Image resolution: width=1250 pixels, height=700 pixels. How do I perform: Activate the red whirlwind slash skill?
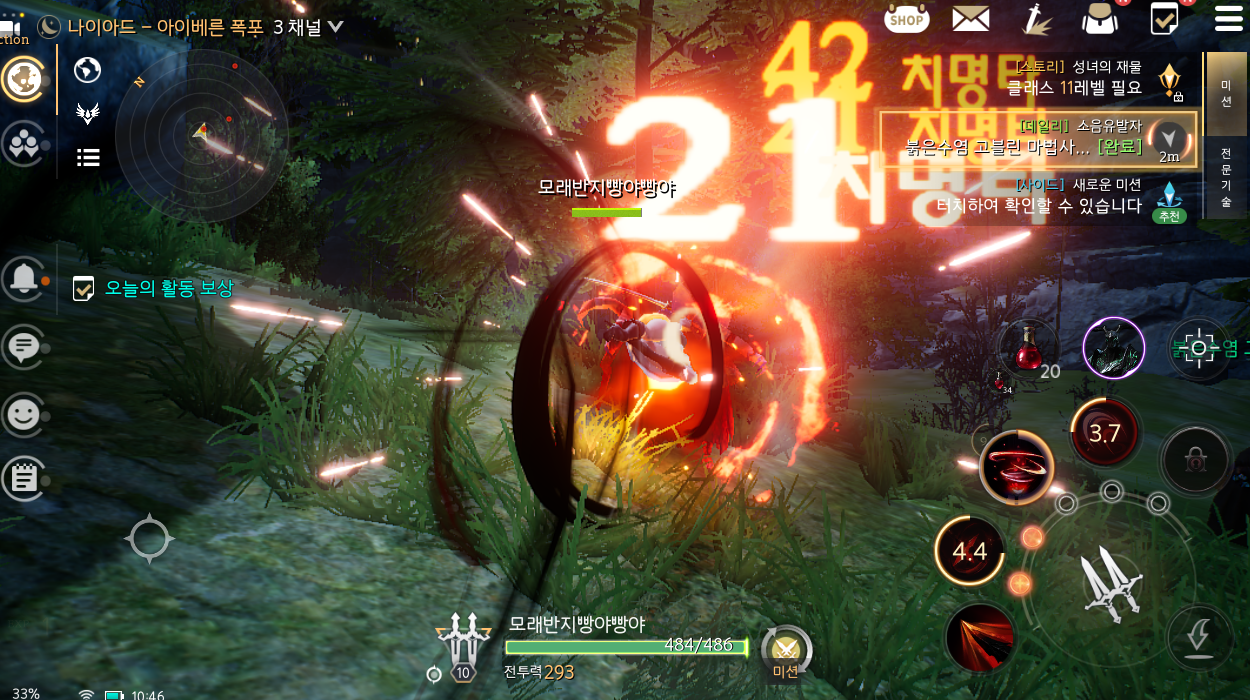click(1016, 467)
